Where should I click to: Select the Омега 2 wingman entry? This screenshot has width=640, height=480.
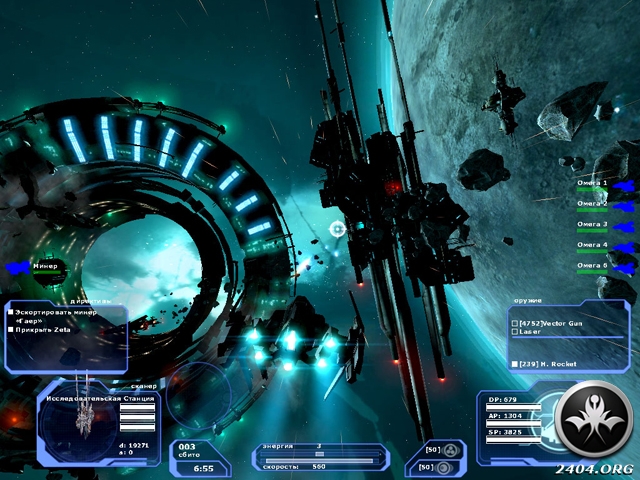[x=592, y=204]
